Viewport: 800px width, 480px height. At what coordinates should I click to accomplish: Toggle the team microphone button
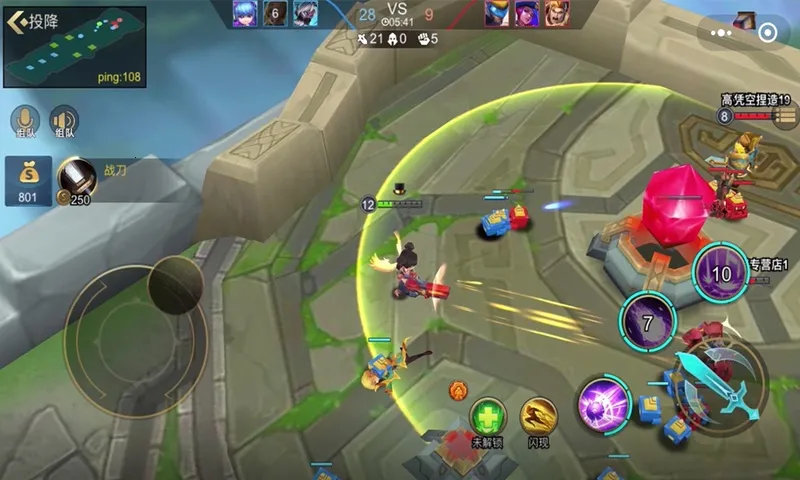point(25,120)
